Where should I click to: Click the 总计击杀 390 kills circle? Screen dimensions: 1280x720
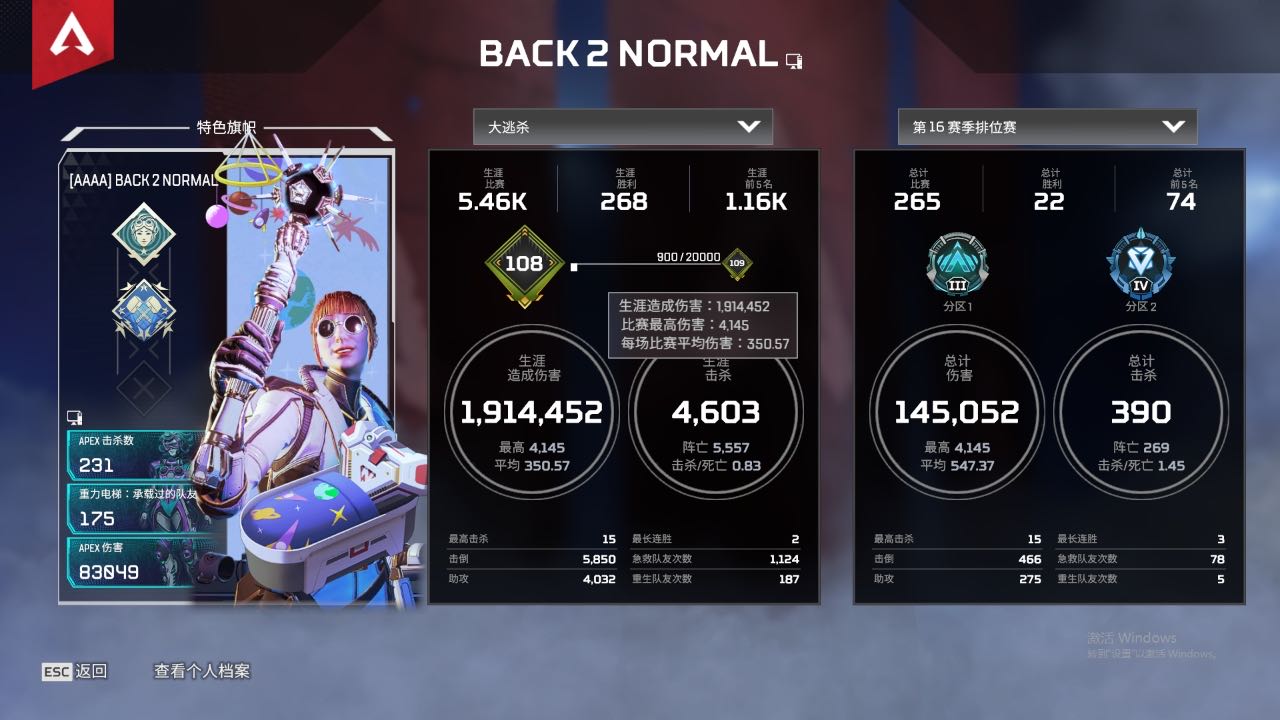point(1141,412)
